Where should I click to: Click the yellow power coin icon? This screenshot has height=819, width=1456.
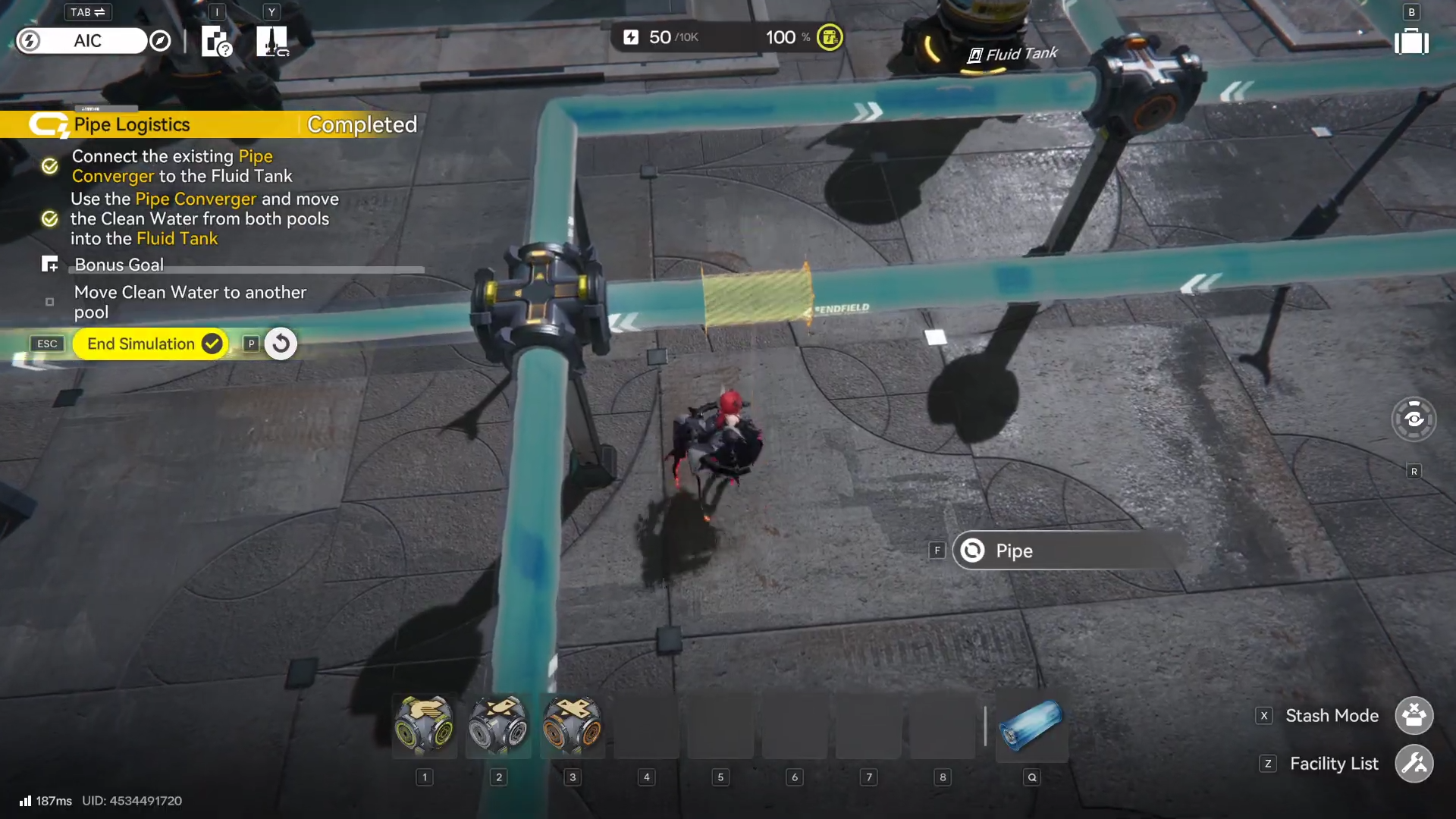830,37
